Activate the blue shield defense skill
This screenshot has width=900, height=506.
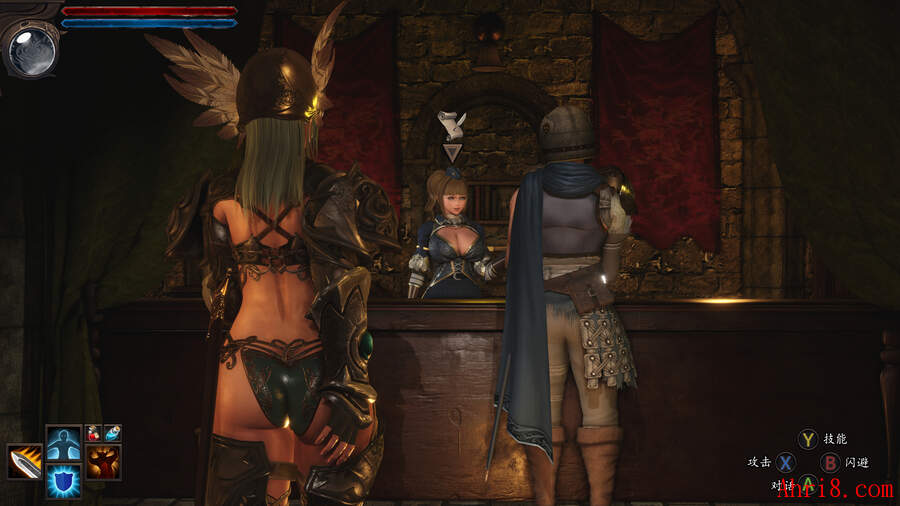click(63, 481)
